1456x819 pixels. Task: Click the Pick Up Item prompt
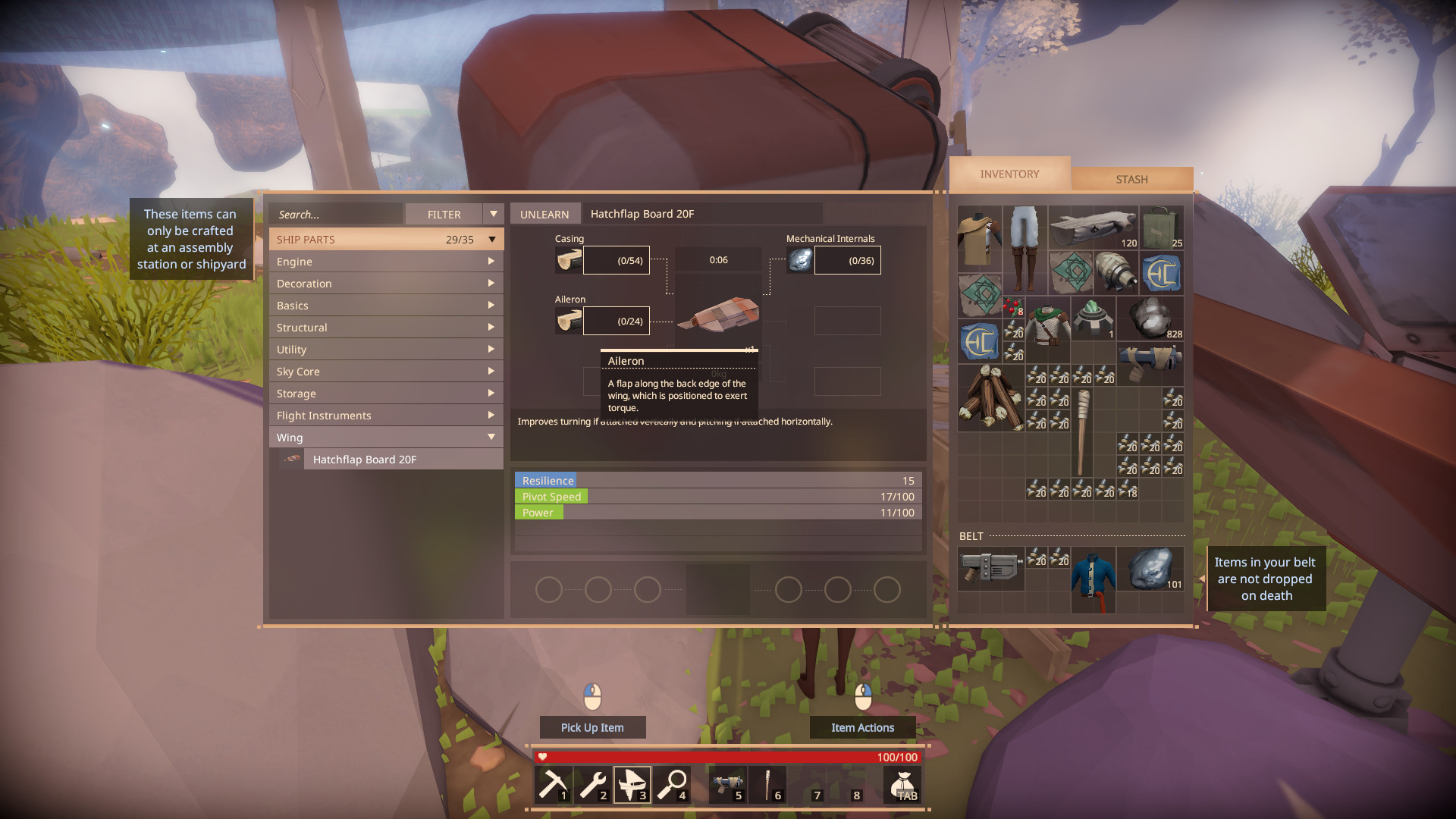point(592,727)
